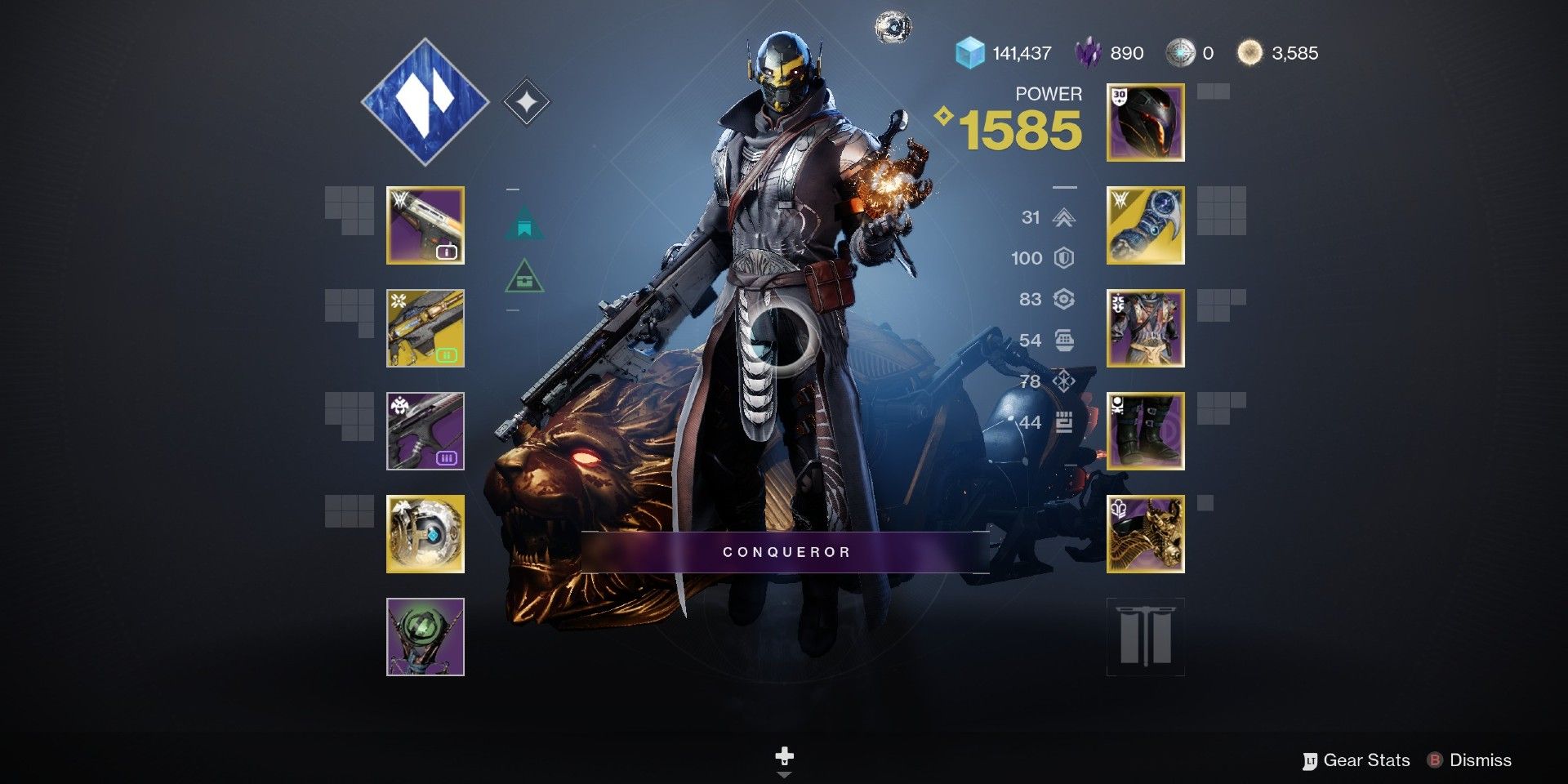Select the yellow exotic energy weapon
Image resolution: width=1568 pixels, height=784 pixels.
pyautogui.click(x=424, y=327)
